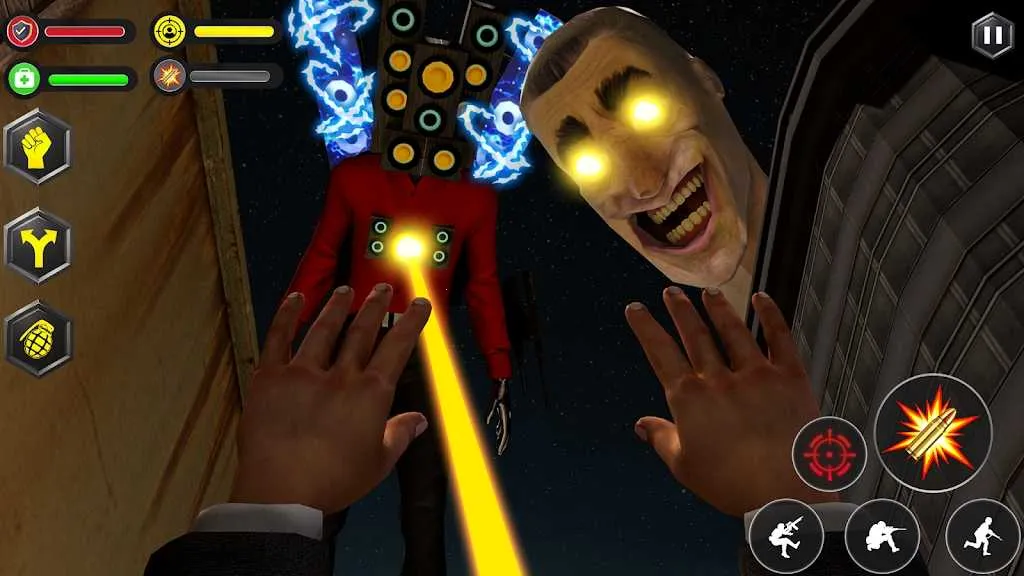
Task: Activate the jumping soldier stance button
Action: tap(786, 535)
